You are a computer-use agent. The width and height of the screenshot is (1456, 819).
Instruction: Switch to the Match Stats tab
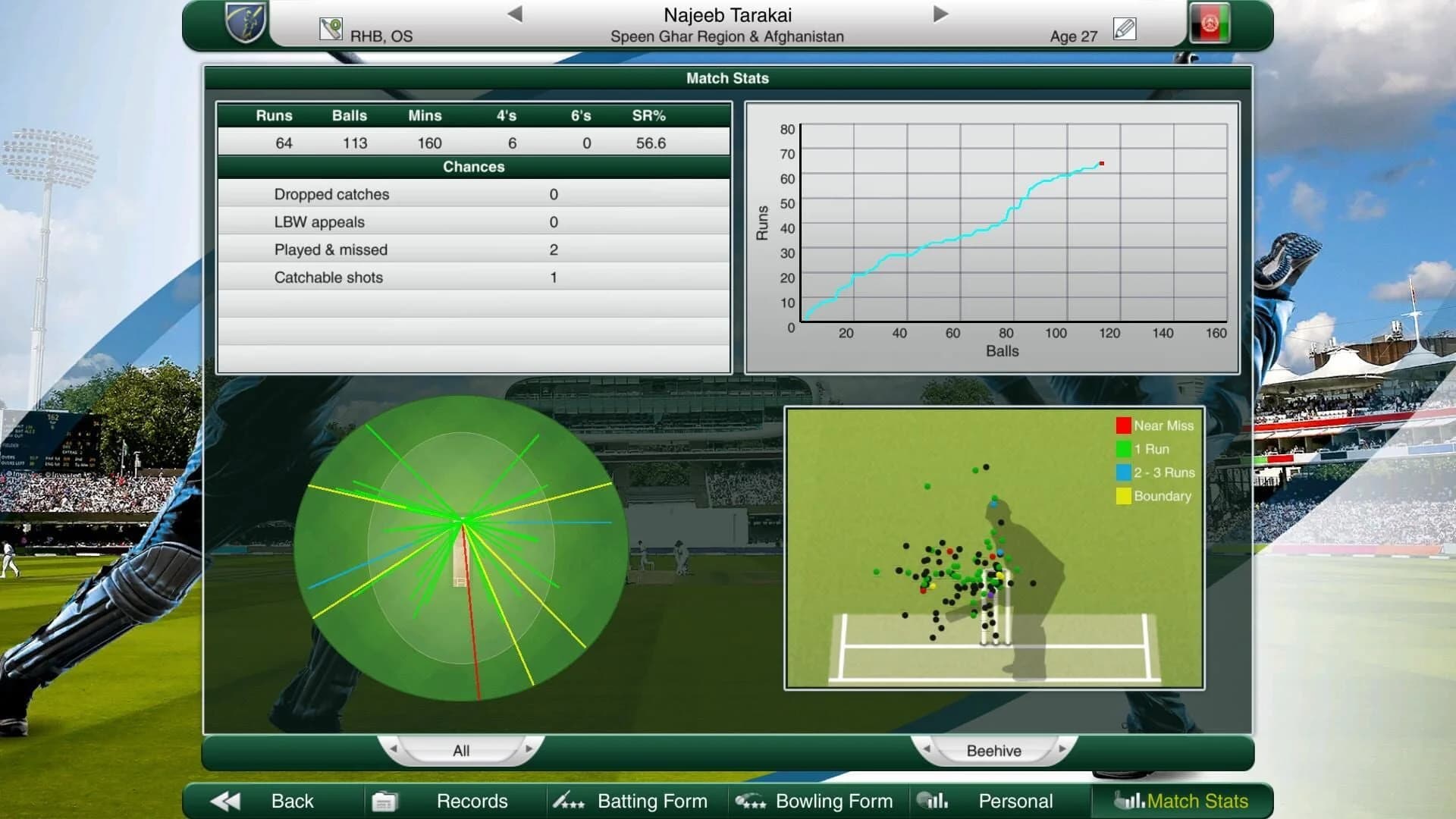coord(1197,801)
